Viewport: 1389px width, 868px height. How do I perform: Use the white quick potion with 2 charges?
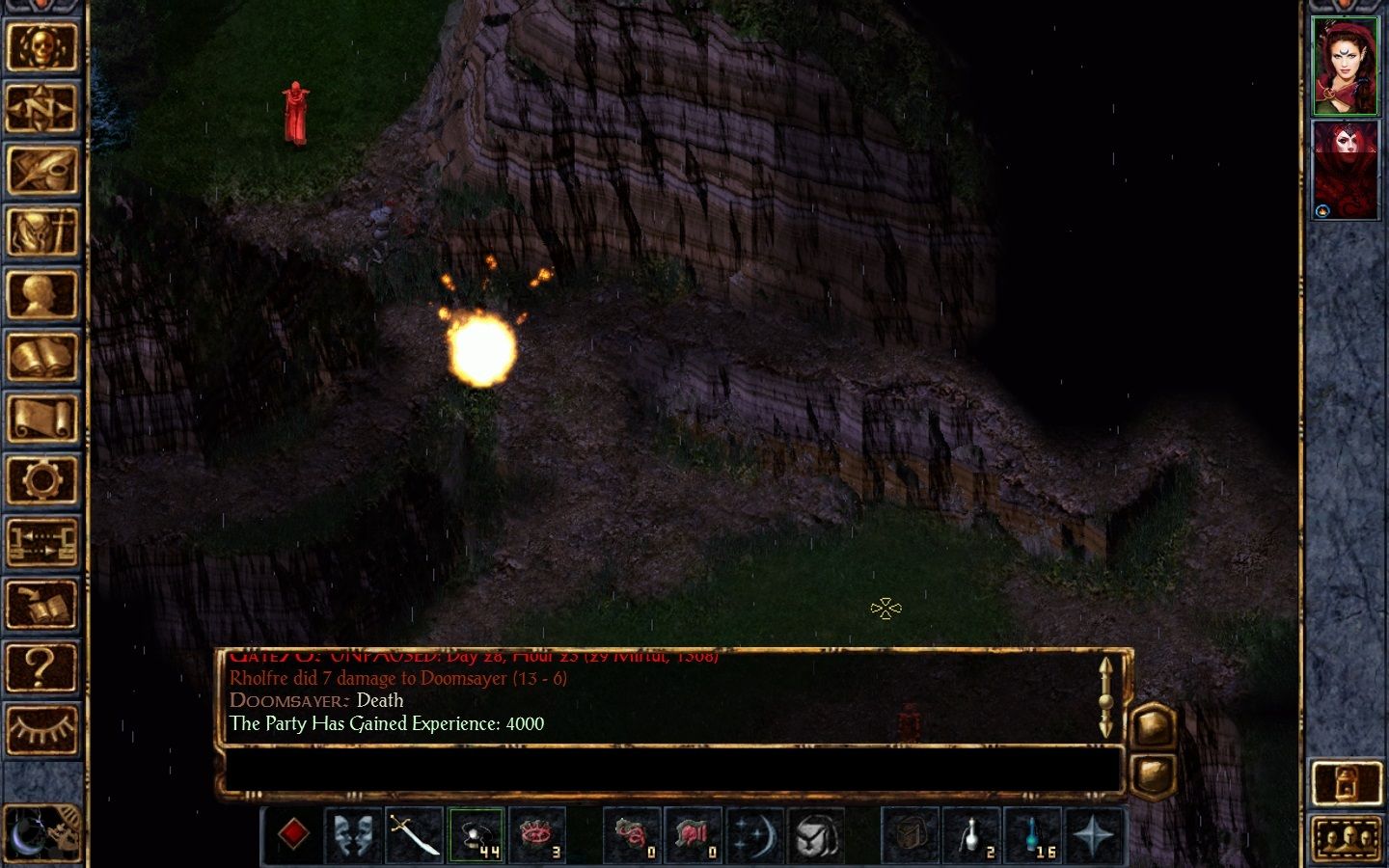pyautogui.click(x=973, y=833)
